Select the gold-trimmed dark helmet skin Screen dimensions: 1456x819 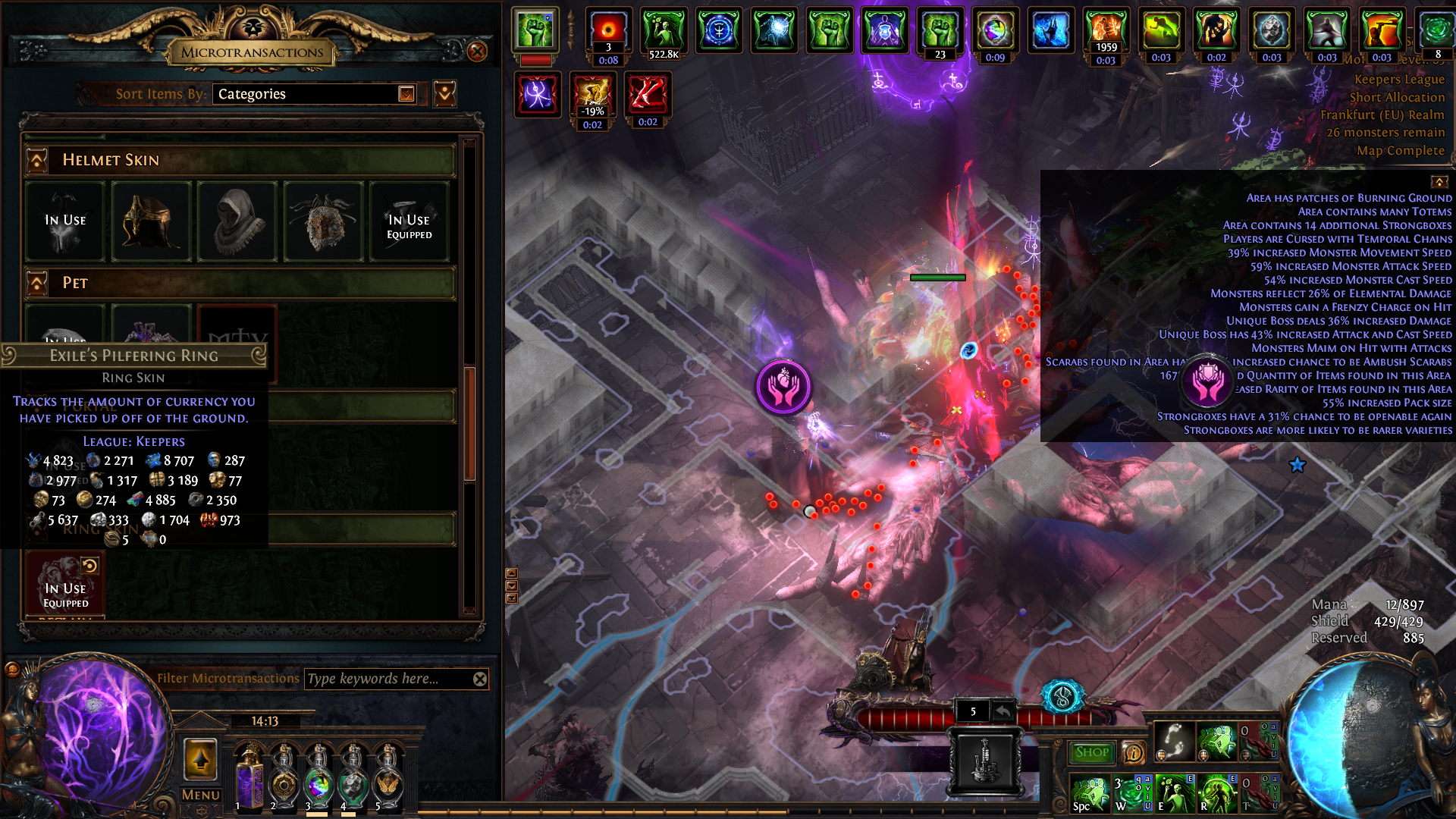point(151,221)
